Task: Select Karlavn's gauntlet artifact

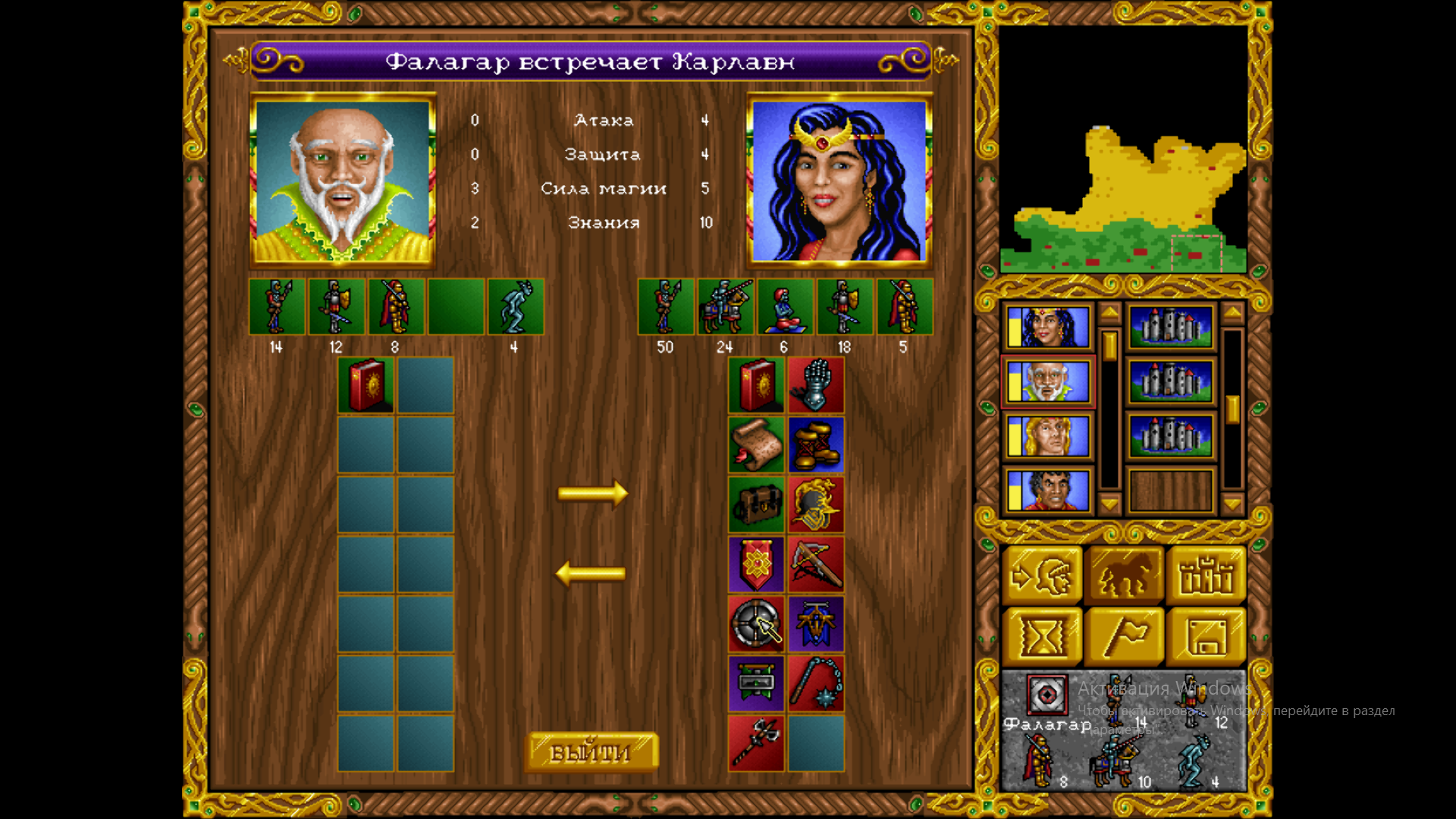Action: pos(816,387)
